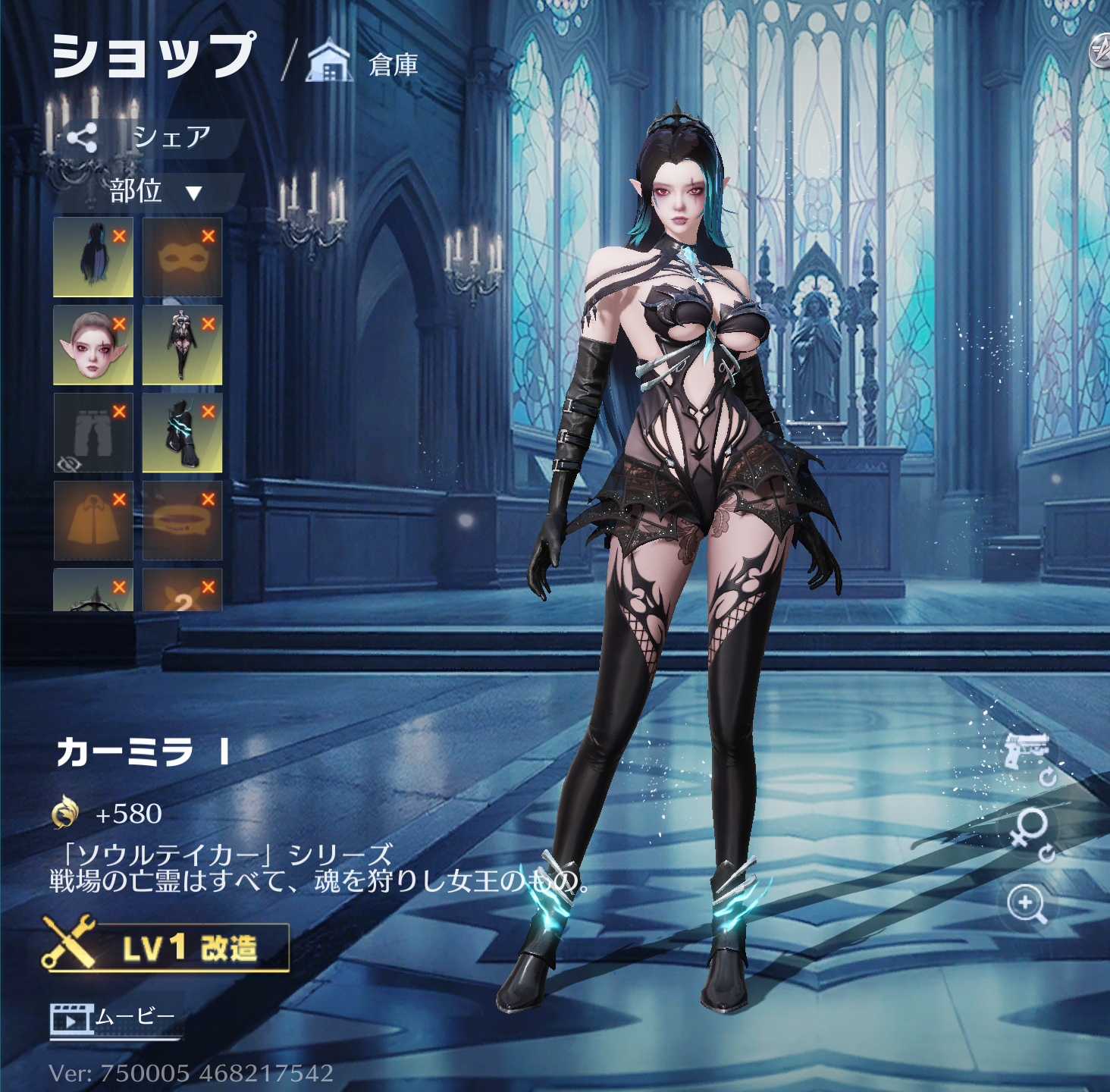Select the orange mask slot

click(182, 257)
